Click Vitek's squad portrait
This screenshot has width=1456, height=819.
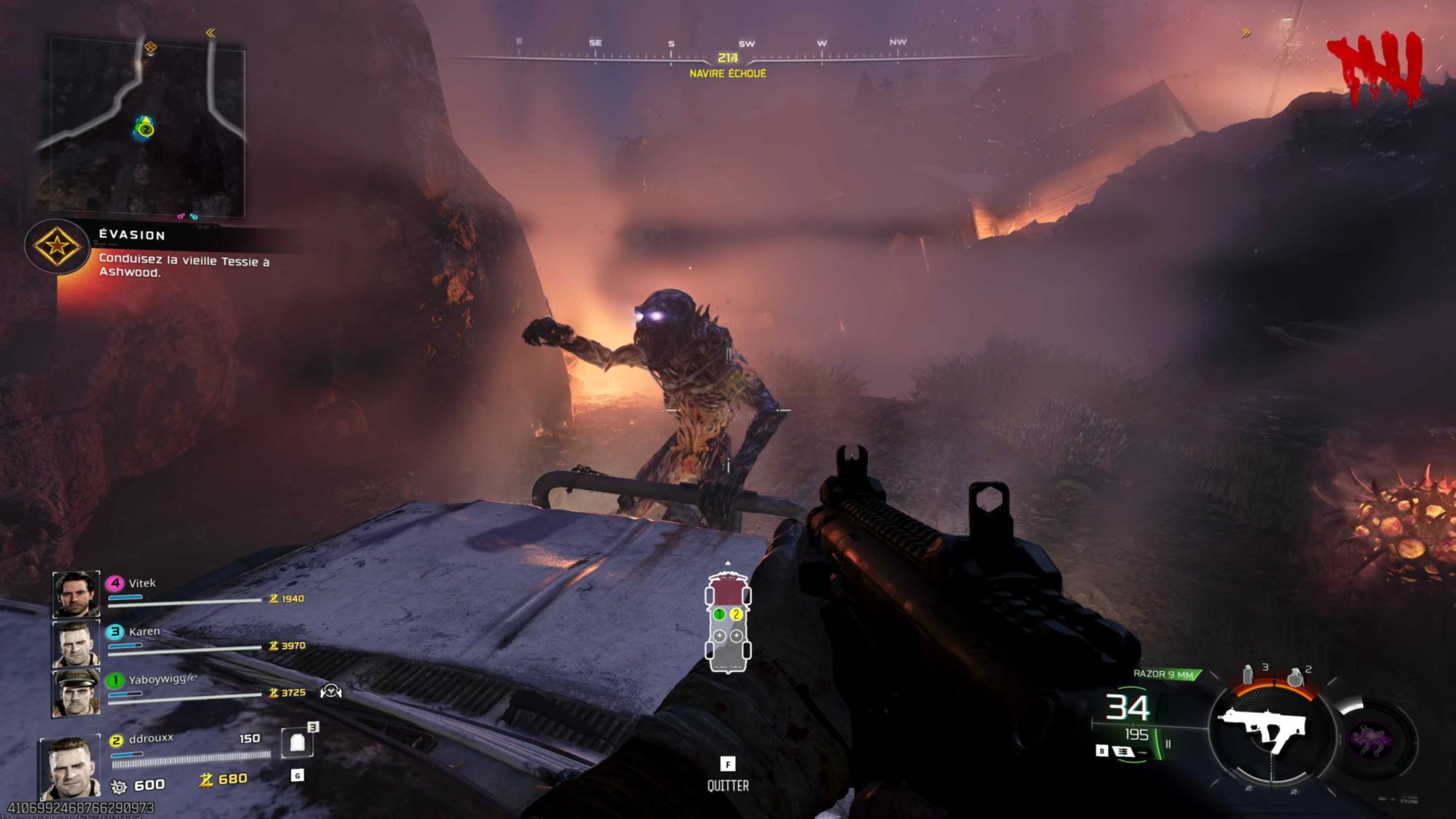point(76,593)
